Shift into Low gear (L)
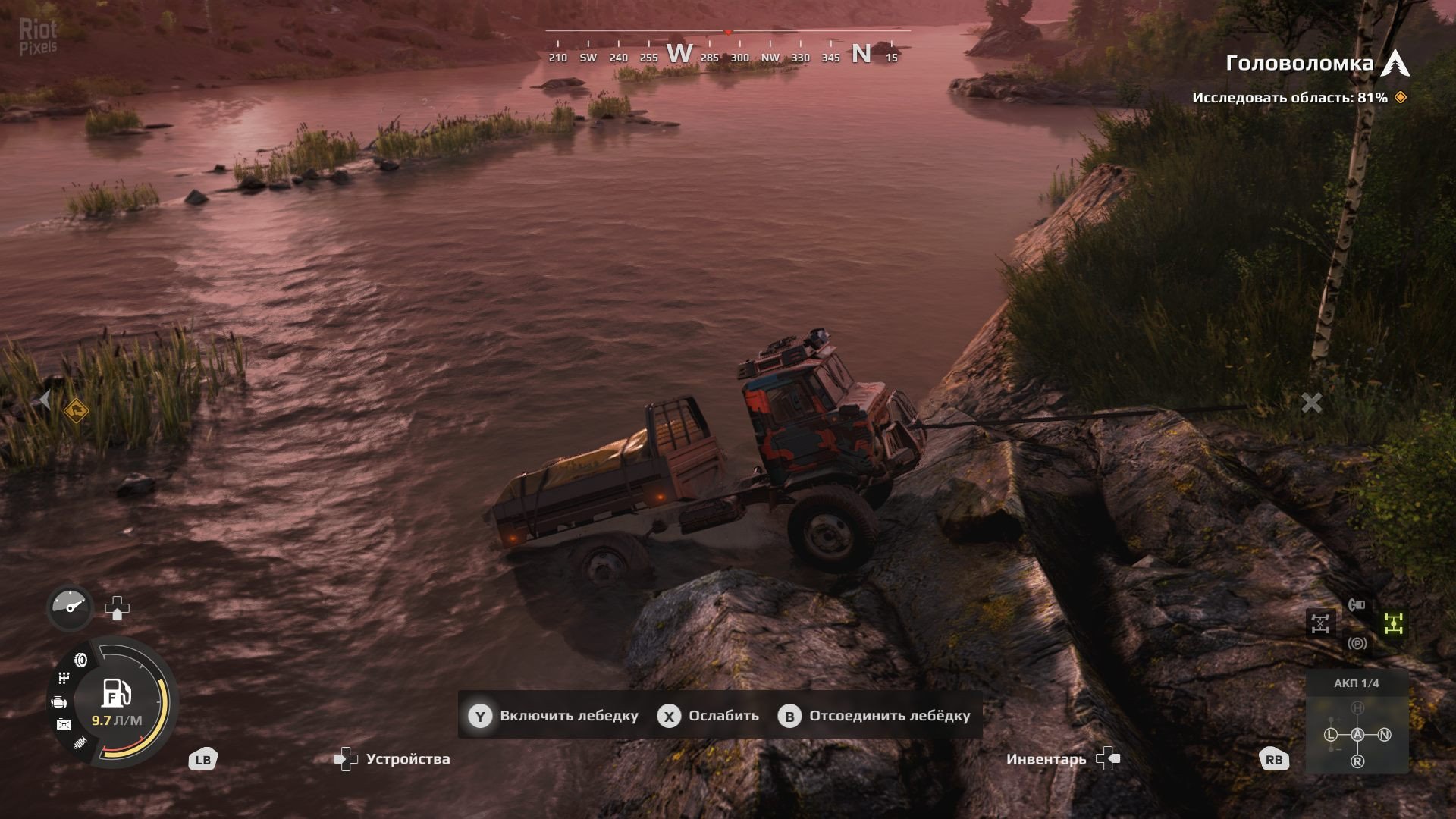This screenshot has height=819, width=1456. coord(1331,734)
